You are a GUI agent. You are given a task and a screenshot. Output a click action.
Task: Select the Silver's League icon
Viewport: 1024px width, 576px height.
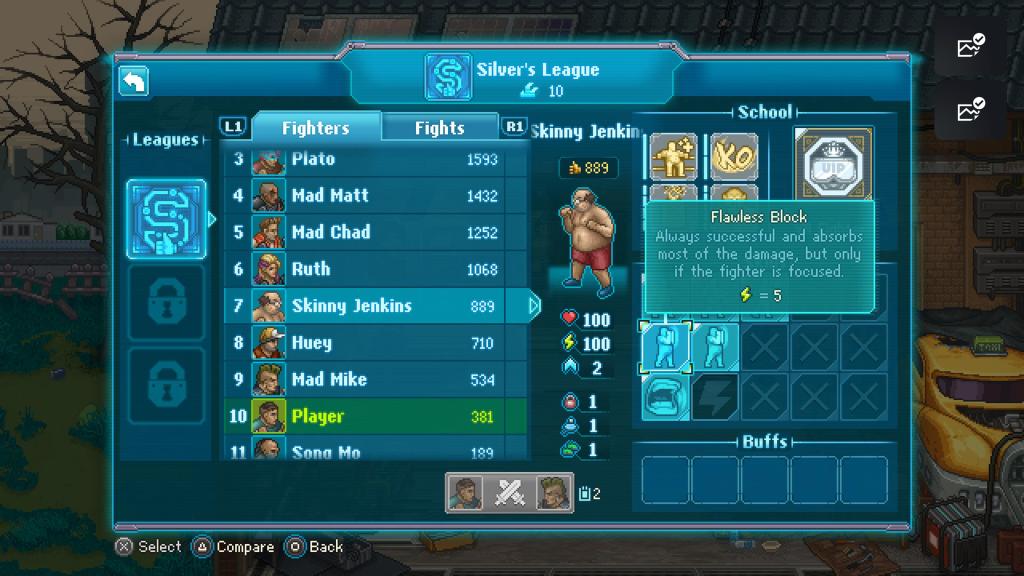coord(166,219)
